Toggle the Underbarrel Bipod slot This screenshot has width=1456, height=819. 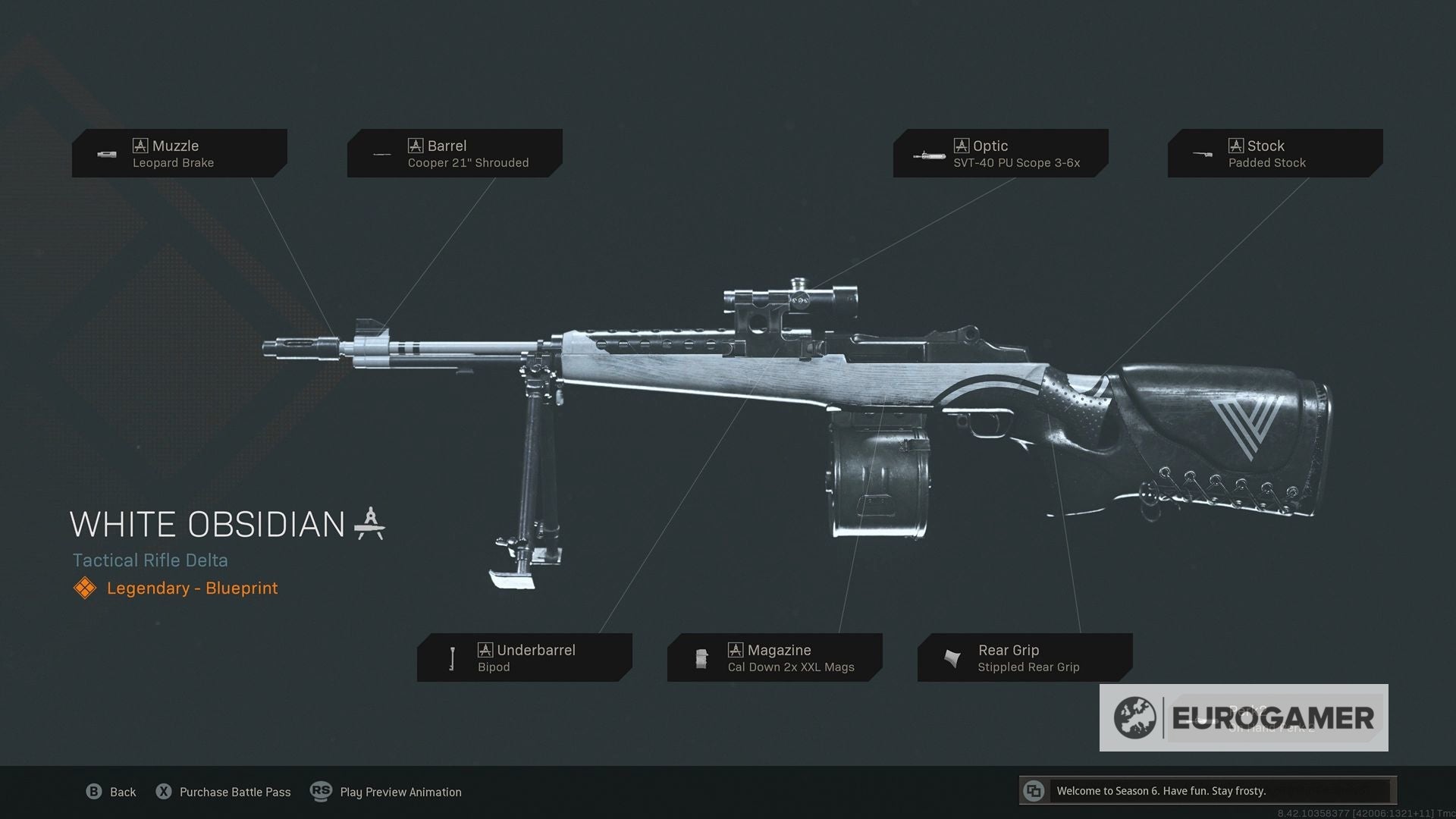click(x=525, y=657)
